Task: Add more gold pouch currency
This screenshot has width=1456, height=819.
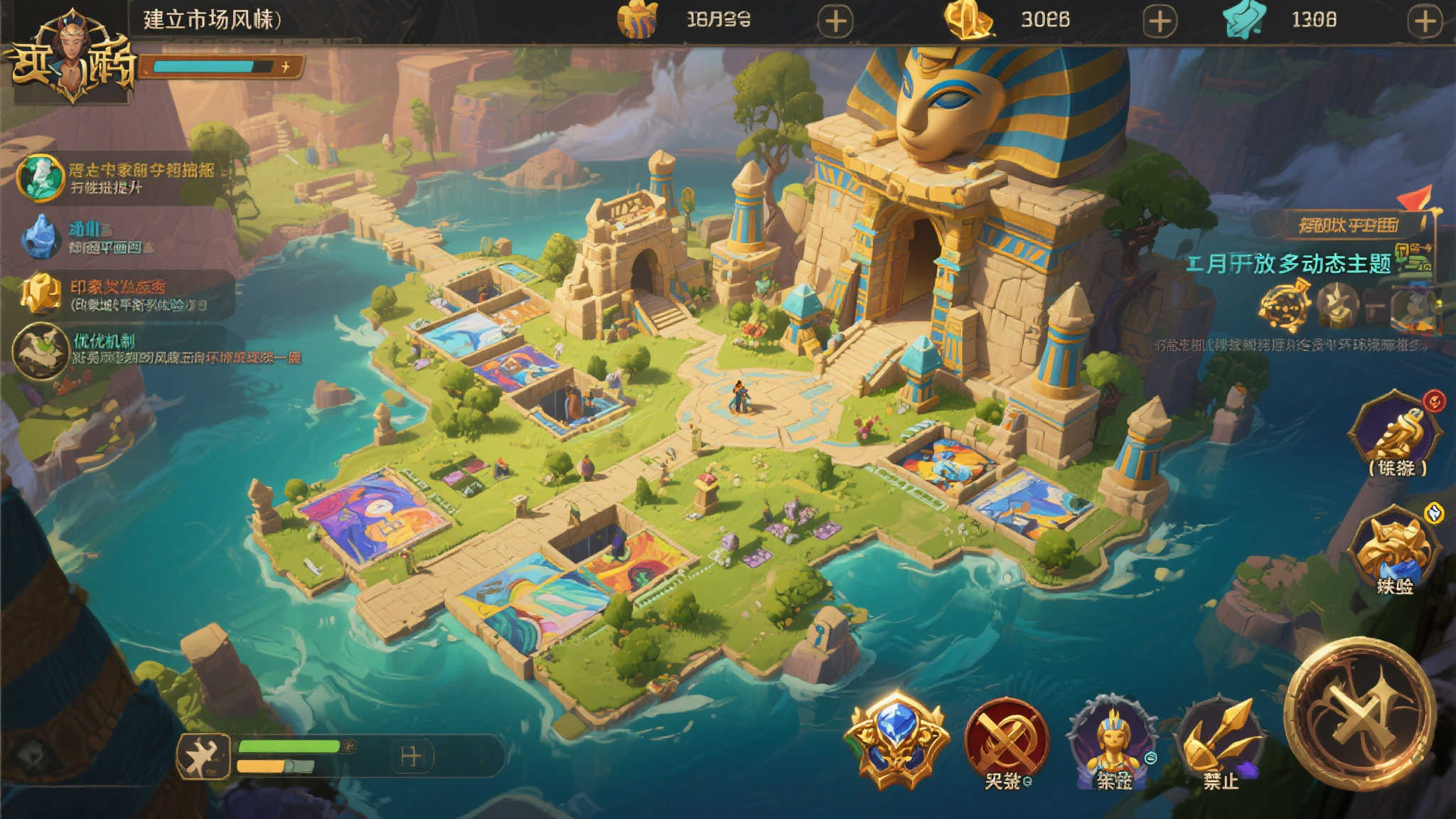Action: (x=835, y=21)
